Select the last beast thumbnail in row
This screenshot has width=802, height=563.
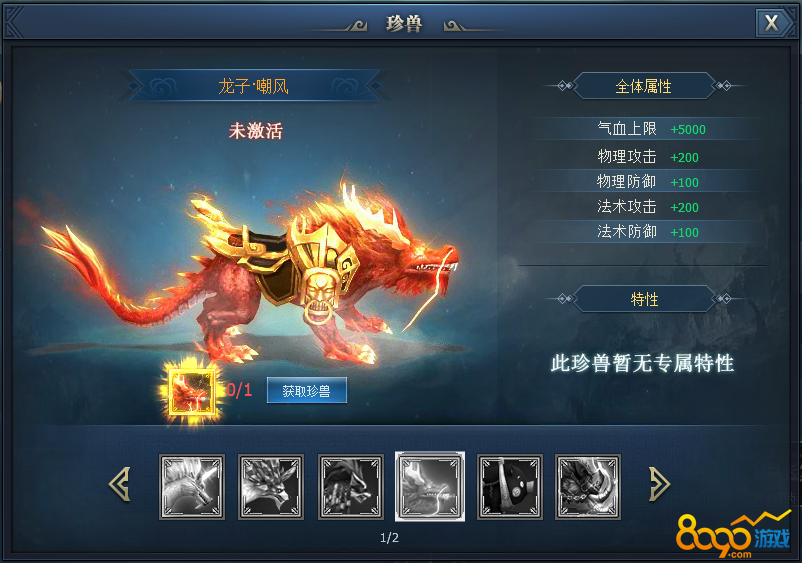pos(588,487)
